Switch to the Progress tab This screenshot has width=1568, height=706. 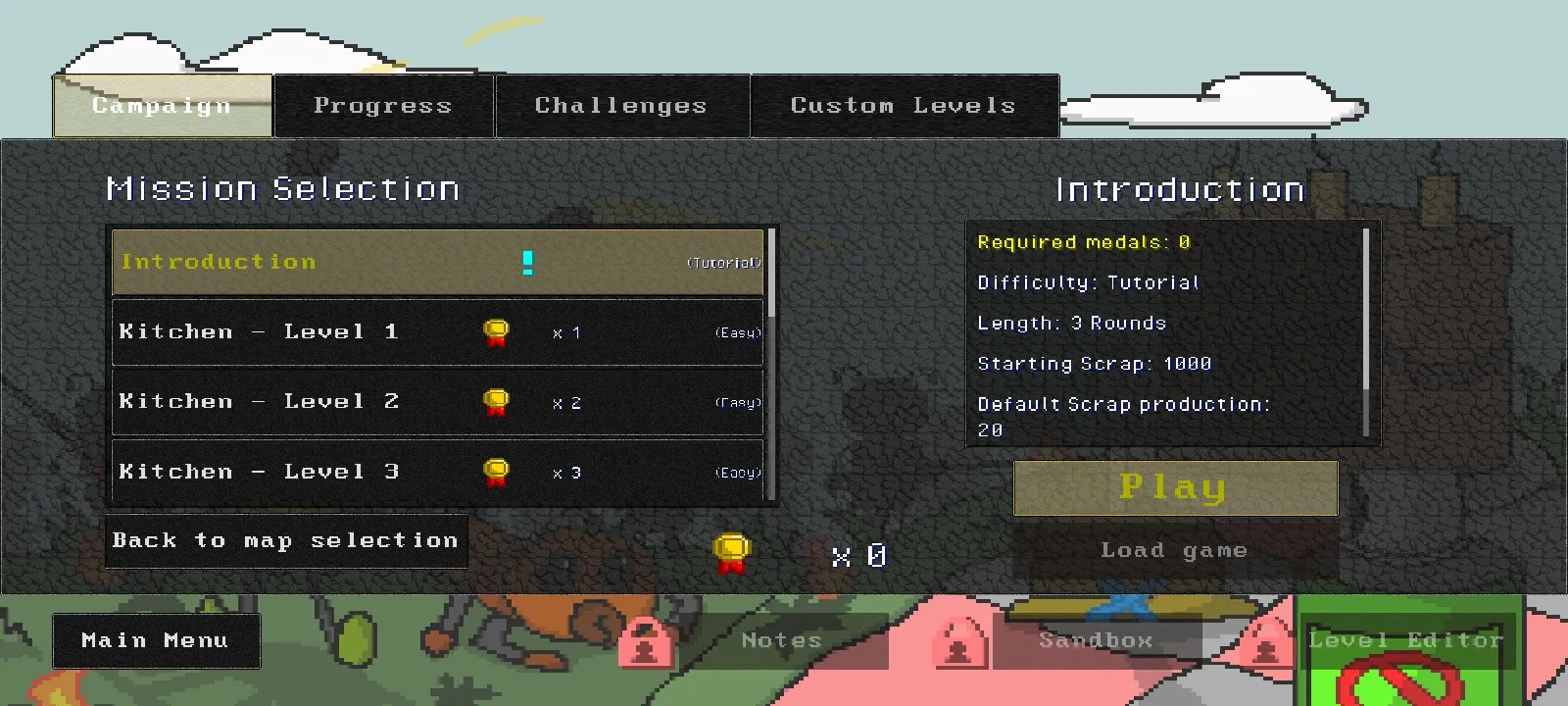(383, 105)
